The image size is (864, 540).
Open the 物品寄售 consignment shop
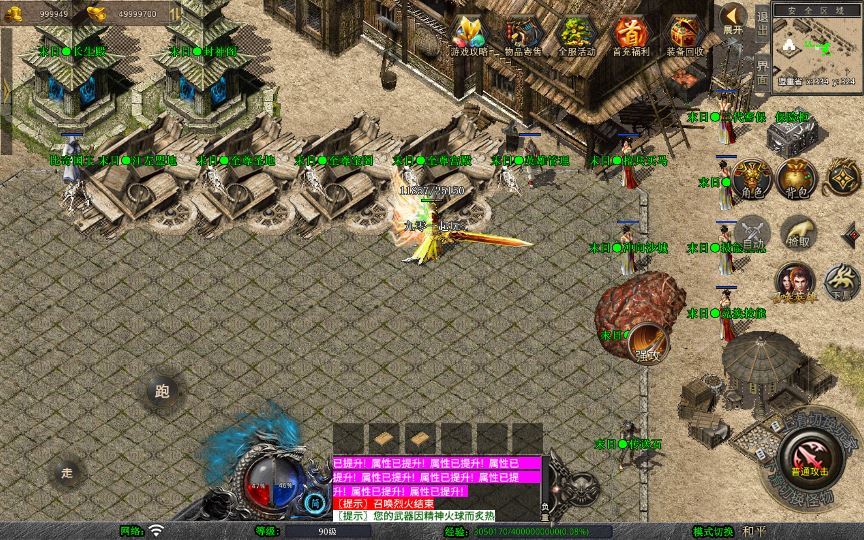click(x=522, y=35)
